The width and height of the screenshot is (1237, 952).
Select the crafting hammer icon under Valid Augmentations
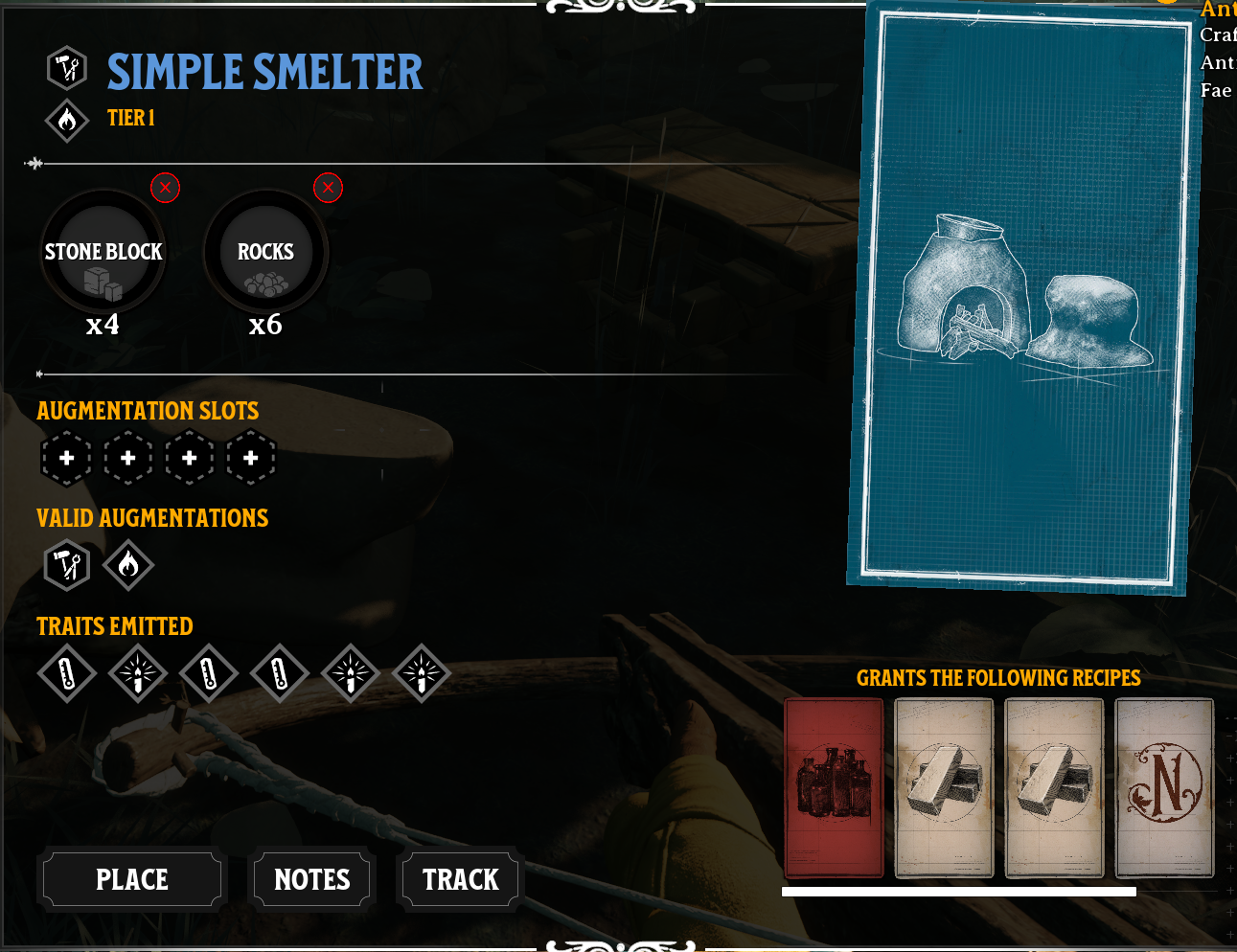(66, 565)
